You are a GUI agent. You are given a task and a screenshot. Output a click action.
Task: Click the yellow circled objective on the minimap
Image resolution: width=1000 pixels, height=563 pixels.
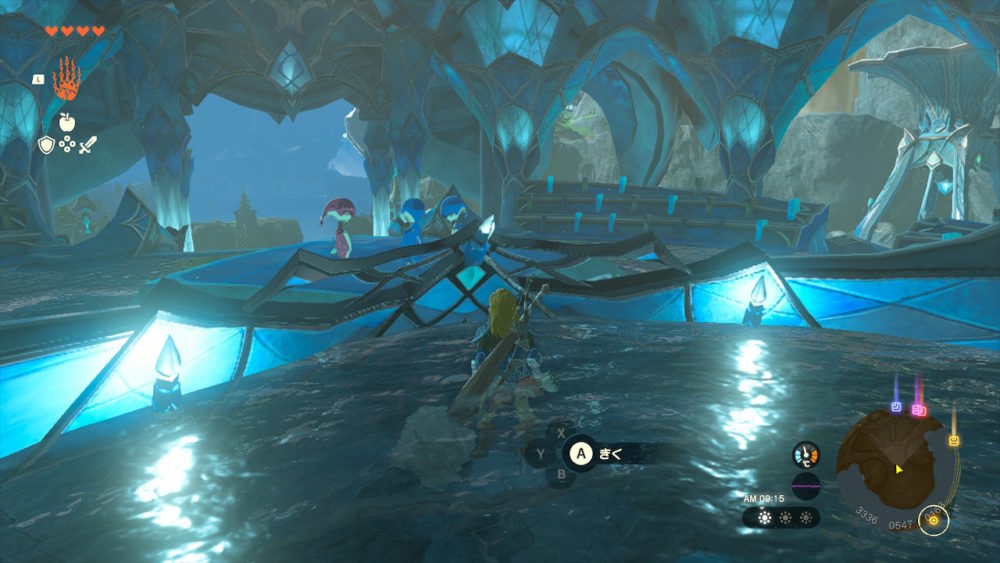(x=933, y=521)
